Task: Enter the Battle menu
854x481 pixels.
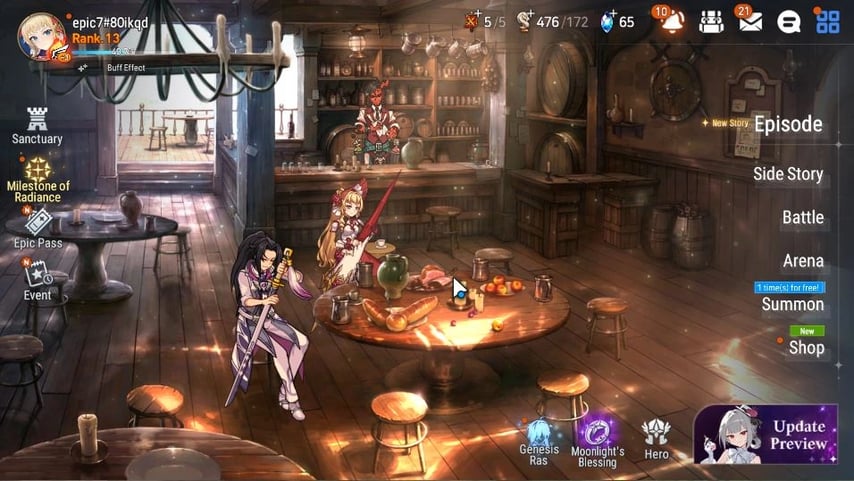Action: [802, 218]
